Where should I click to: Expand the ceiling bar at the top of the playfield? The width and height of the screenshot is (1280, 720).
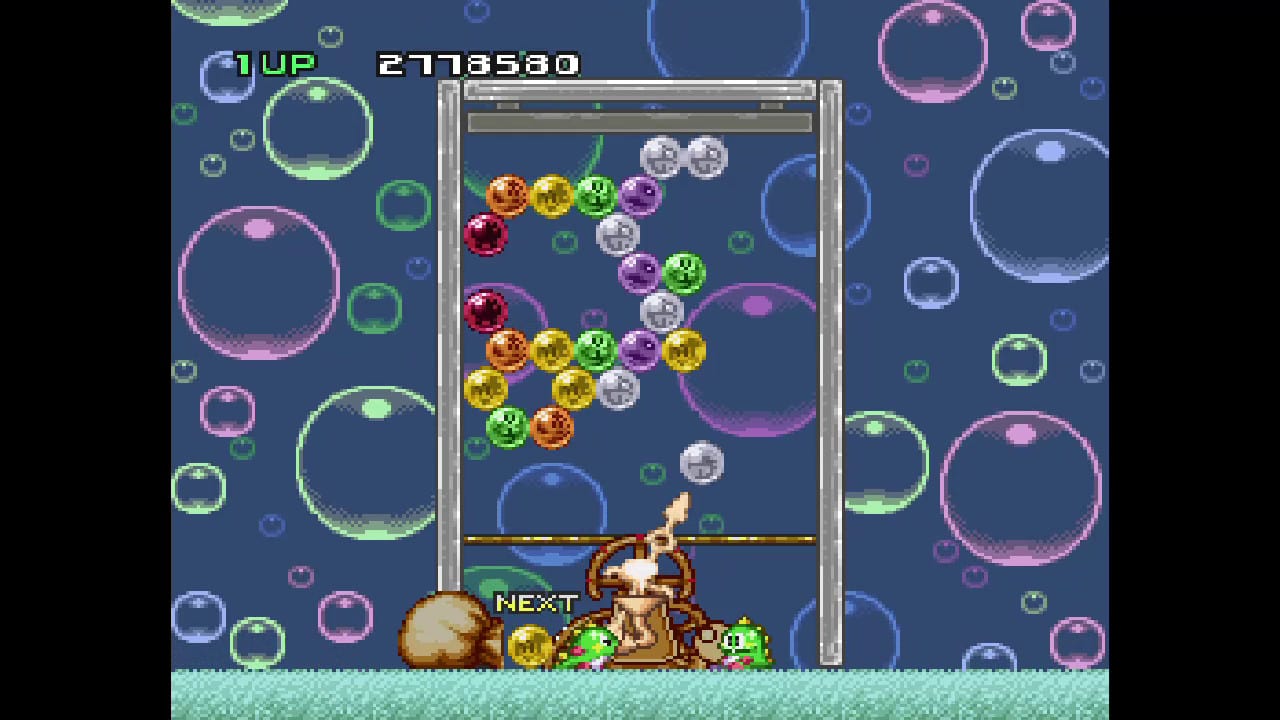(x=640, y=122)
